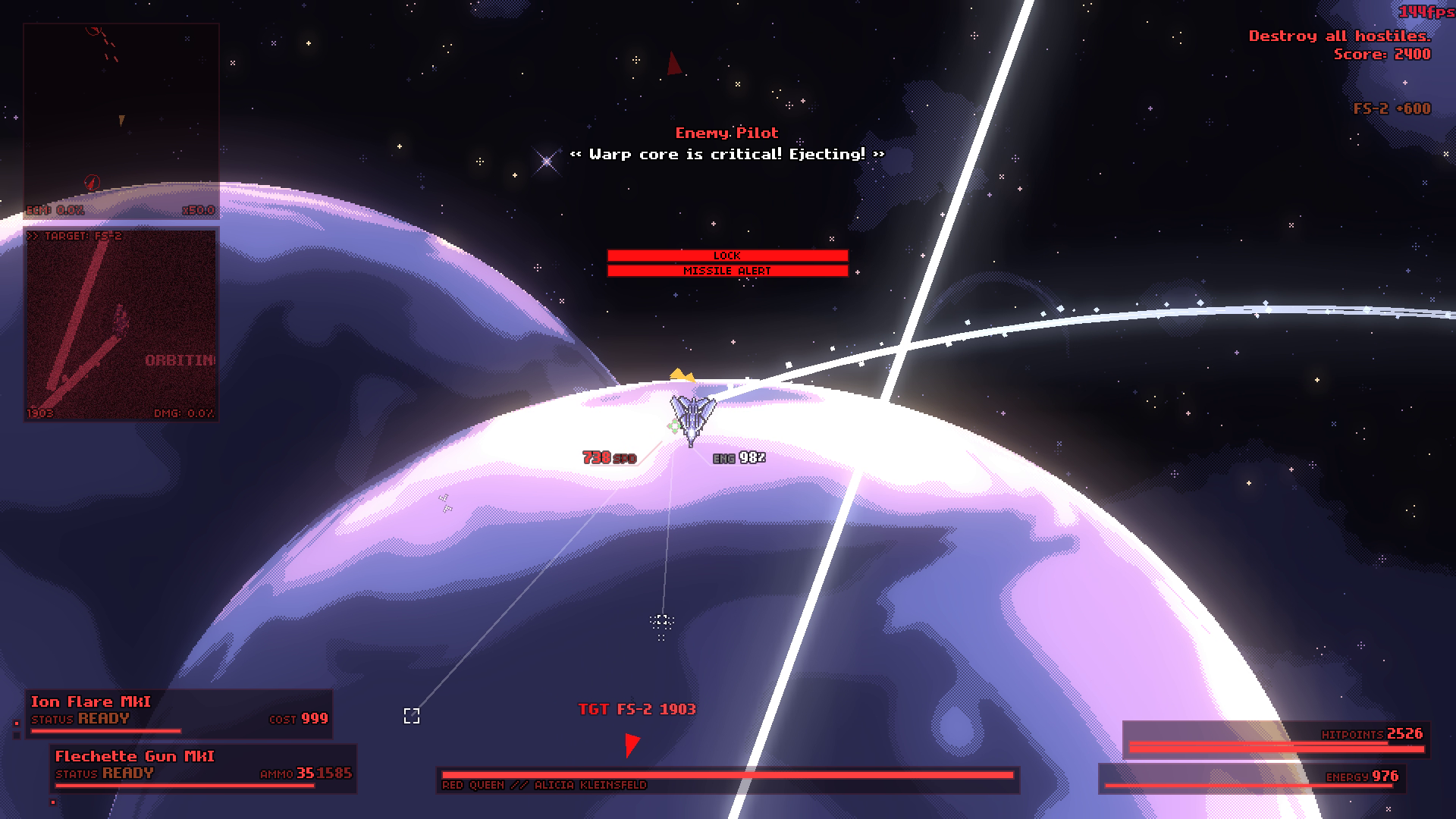This screenshot has height=819, width=1456.
Task: Select the orange waypoint chevron near the ship
Action: tap(679, 374)
